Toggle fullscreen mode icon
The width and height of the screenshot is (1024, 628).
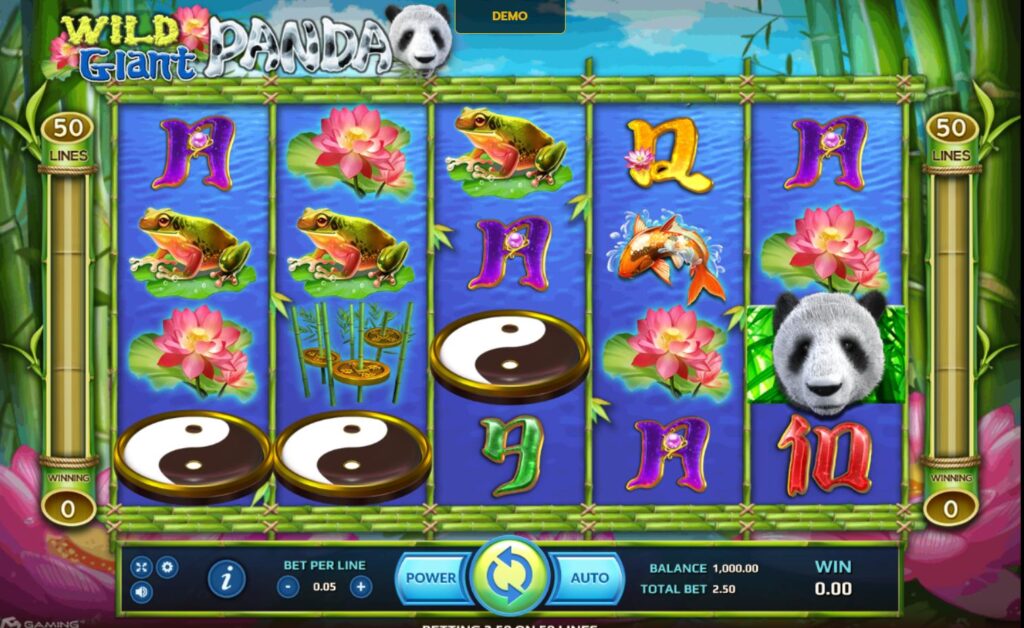coord(141,567)
